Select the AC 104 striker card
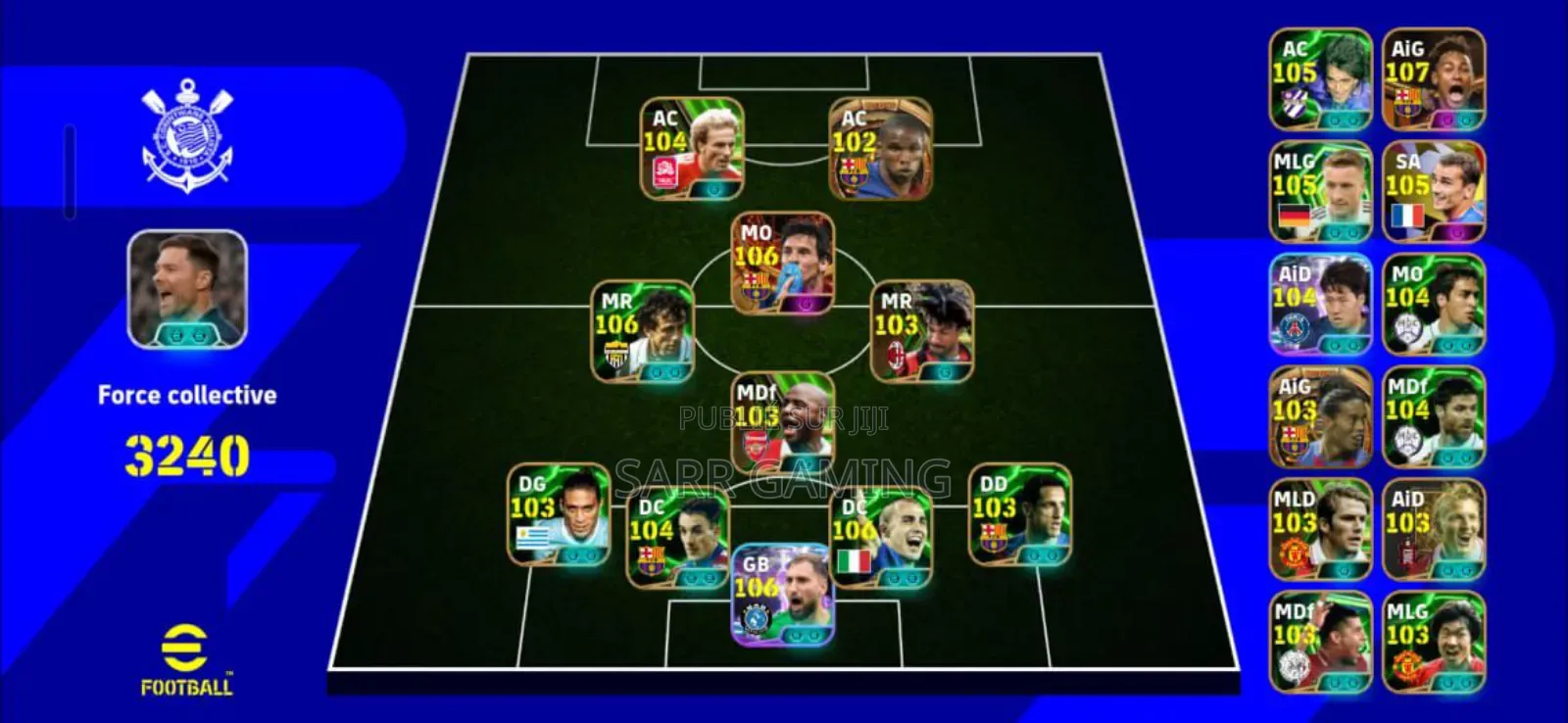The height and width of the screenshot is (723, 1568). click(692, 149)
